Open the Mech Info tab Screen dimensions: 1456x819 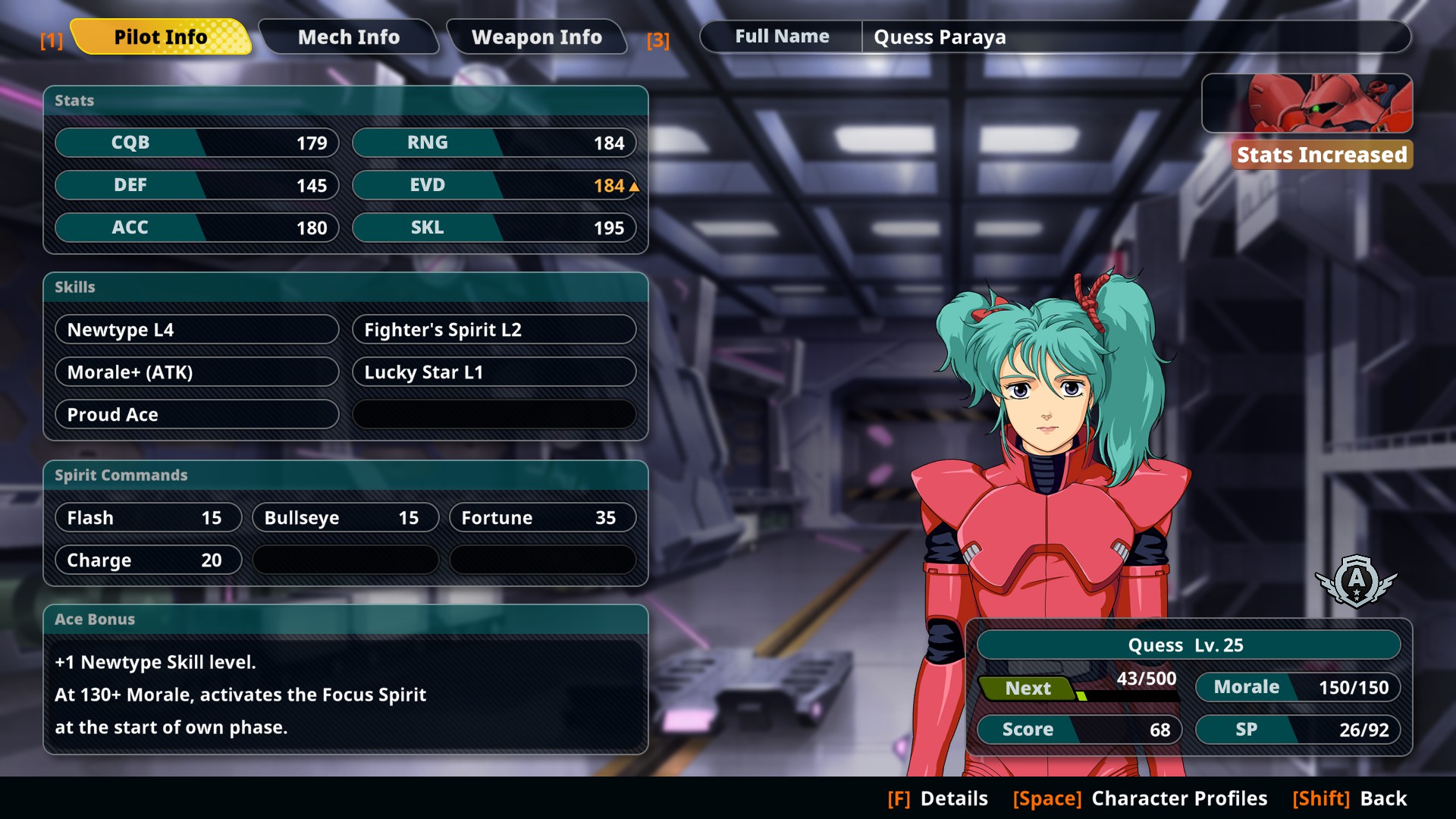(x=348, y=37)
